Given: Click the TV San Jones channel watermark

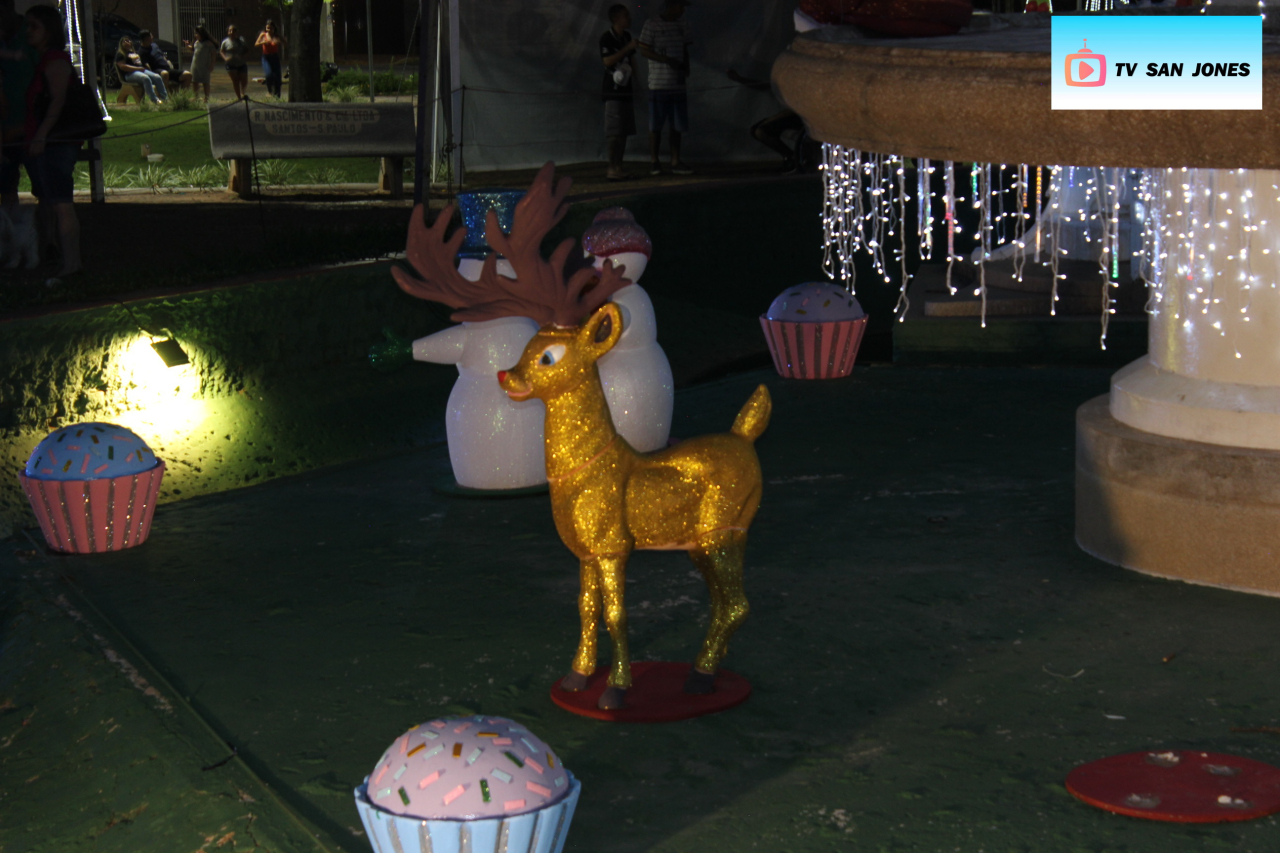Looking at the screenshot, I should tap(1156, 63).
